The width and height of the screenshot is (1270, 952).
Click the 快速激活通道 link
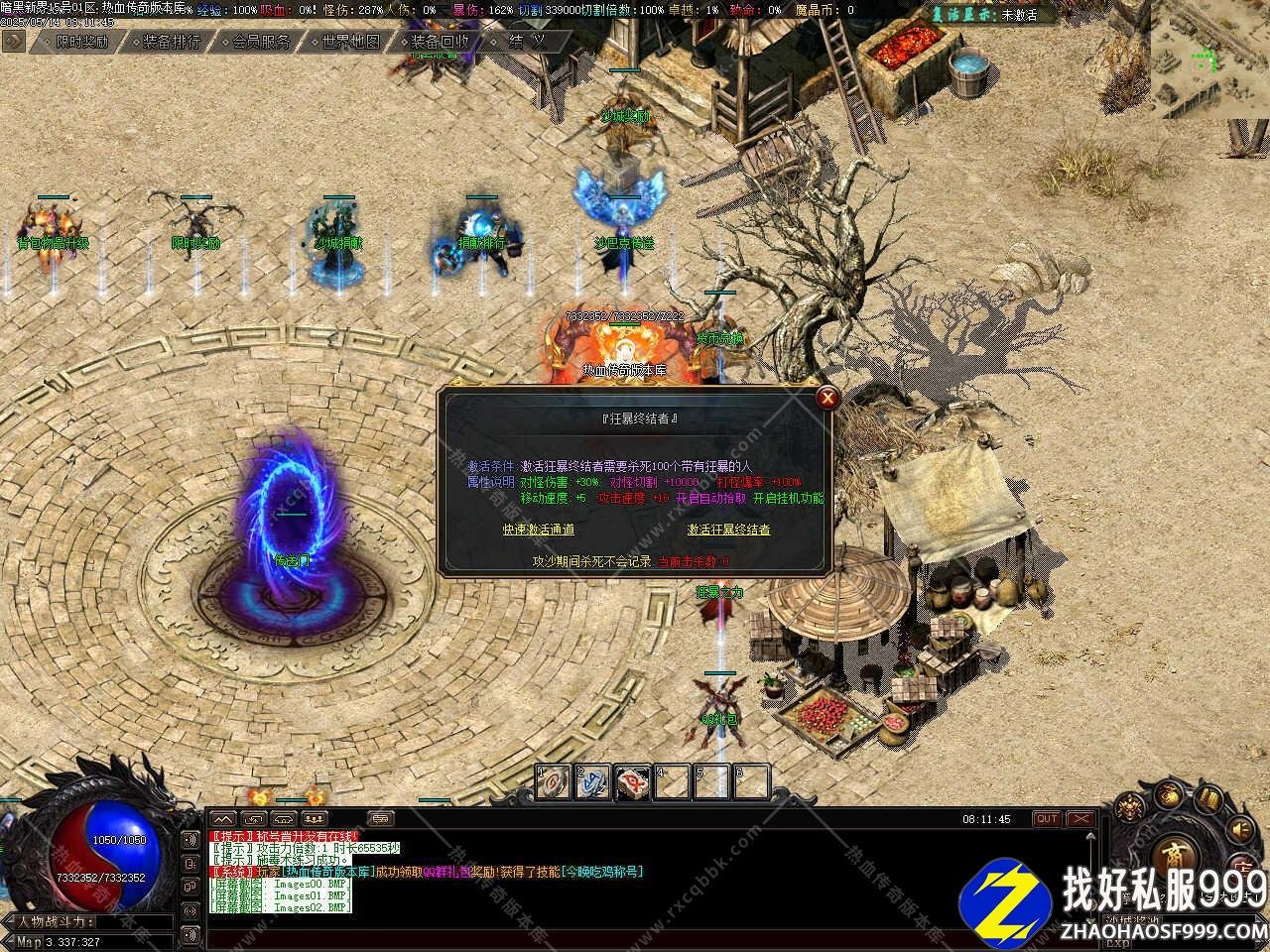coord(538,530)
